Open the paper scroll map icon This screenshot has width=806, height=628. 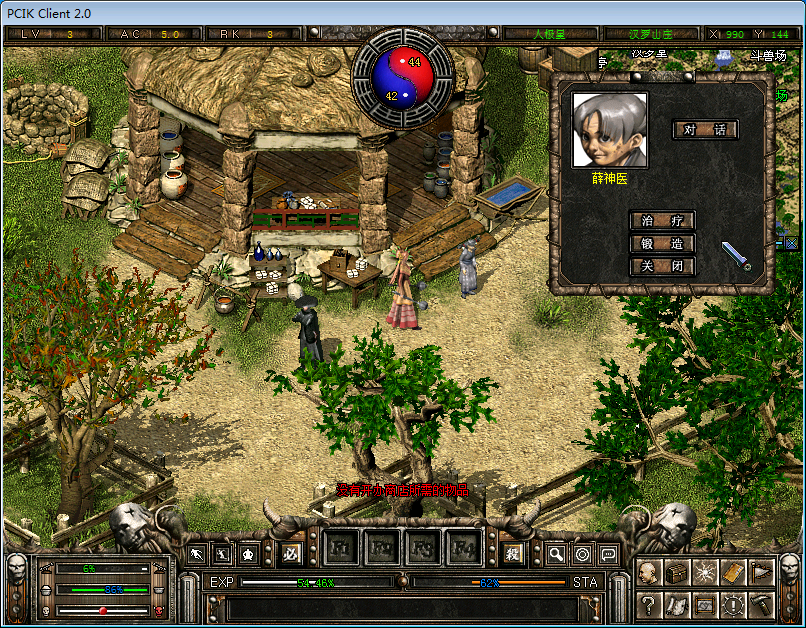tap(677, 604)
